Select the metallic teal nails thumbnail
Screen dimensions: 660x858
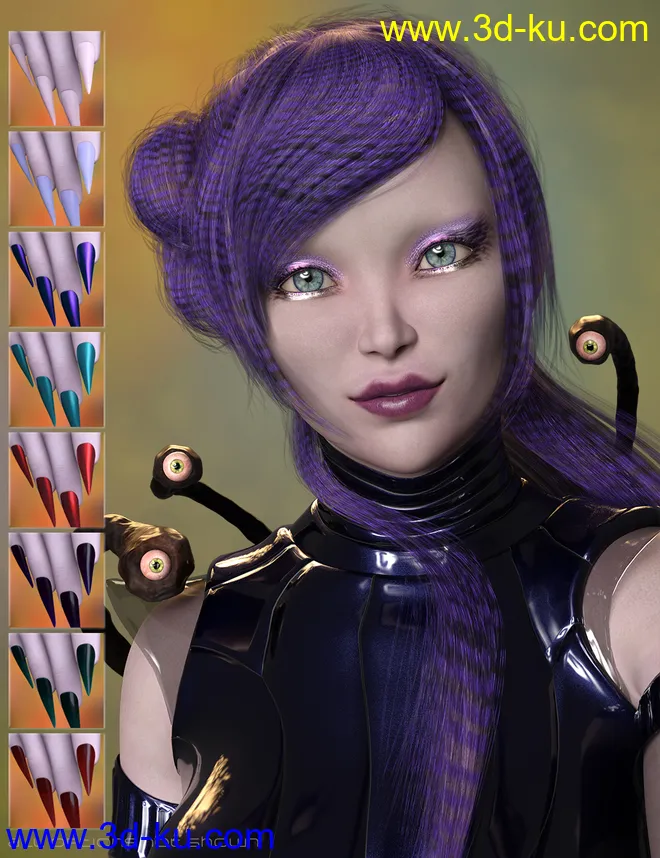[x=56, y=378]
